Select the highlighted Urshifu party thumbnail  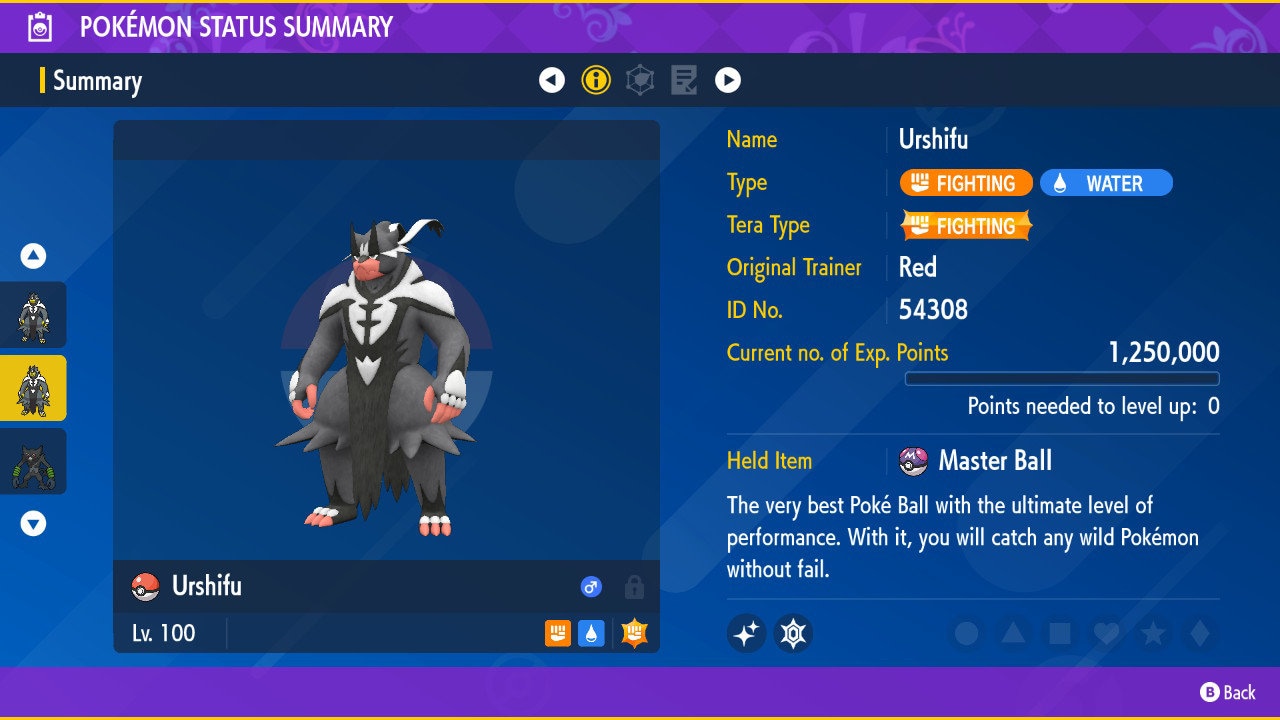33,388
